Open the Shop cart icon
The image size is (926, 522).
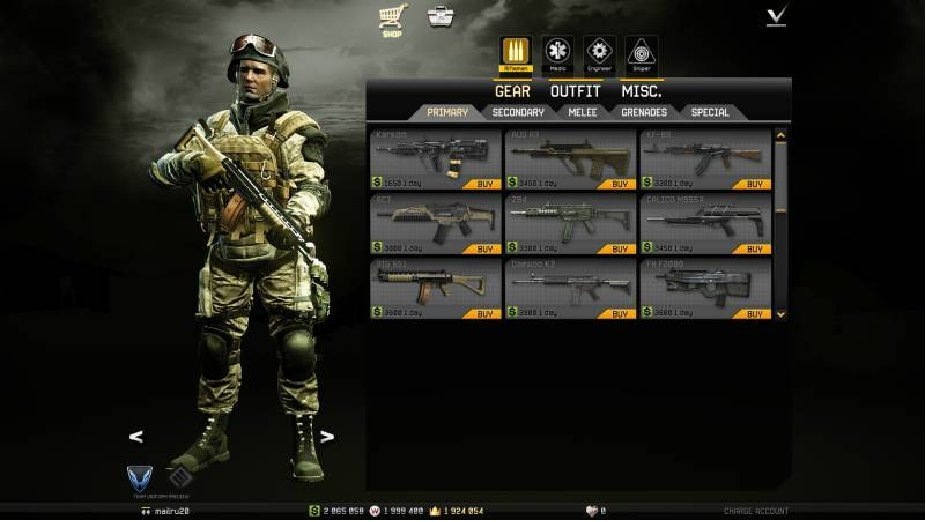pos(390,17)
